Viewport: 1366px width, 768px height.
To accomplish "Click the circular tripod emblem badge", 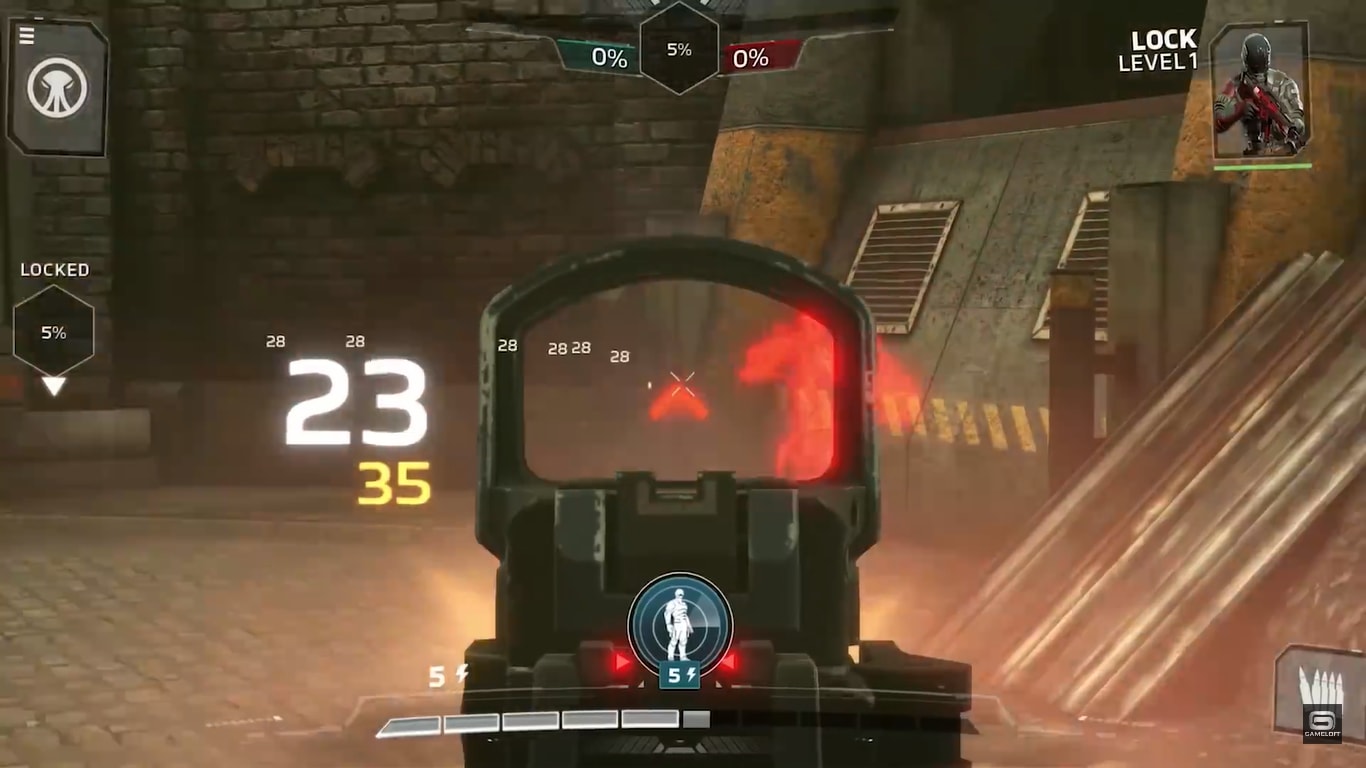I will (x=58, y=89).
